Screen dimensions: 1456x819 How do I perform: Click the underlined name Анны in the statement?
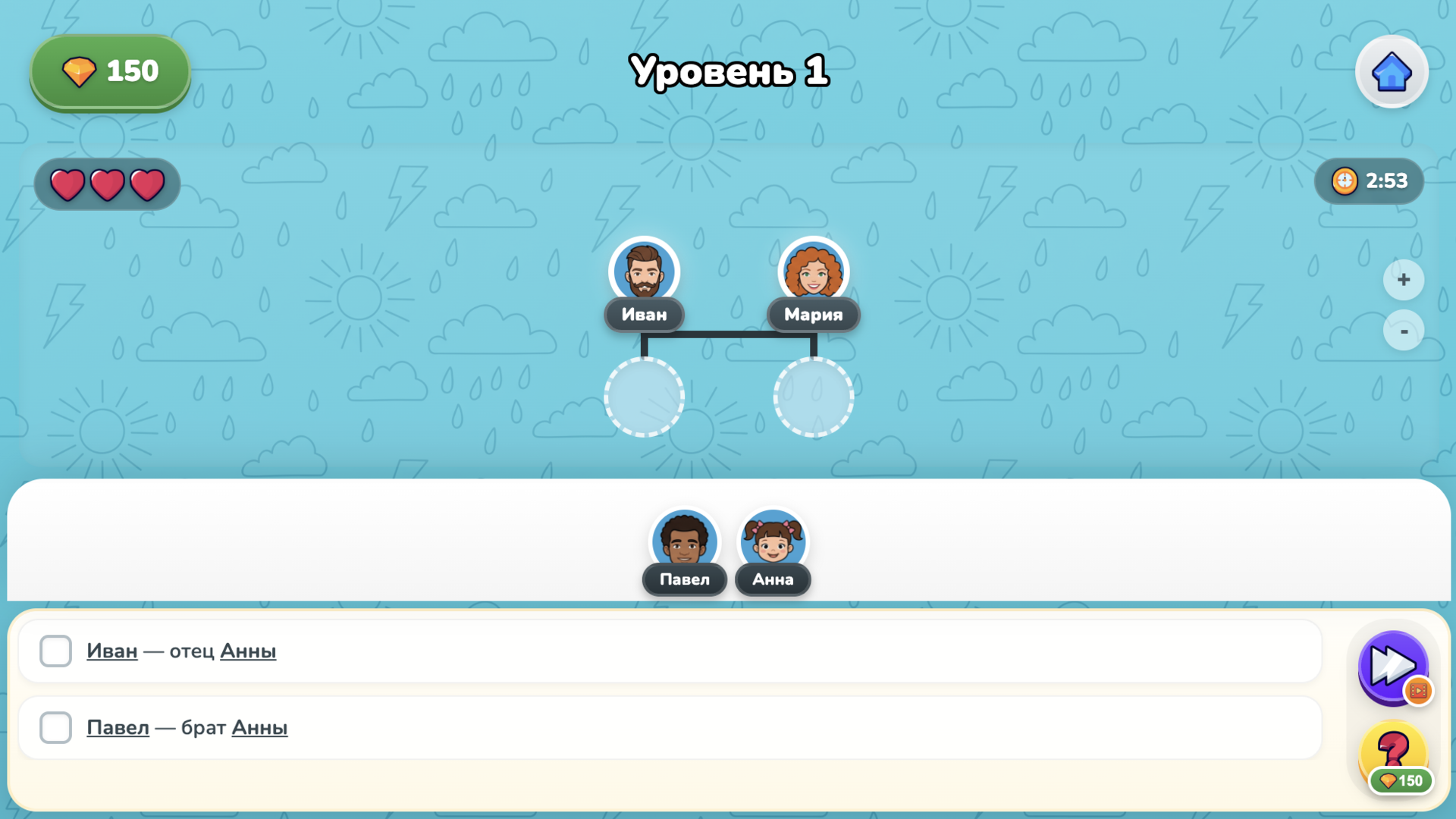tap(248, 651)
